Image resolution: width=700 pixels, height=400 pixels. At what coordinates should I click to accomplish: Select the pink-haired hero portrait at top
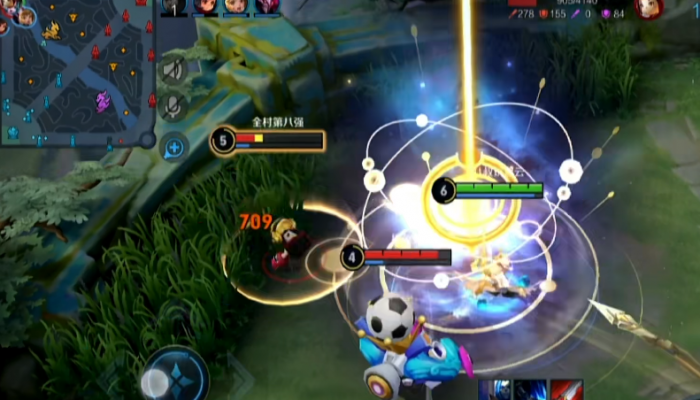coord(267,7)
